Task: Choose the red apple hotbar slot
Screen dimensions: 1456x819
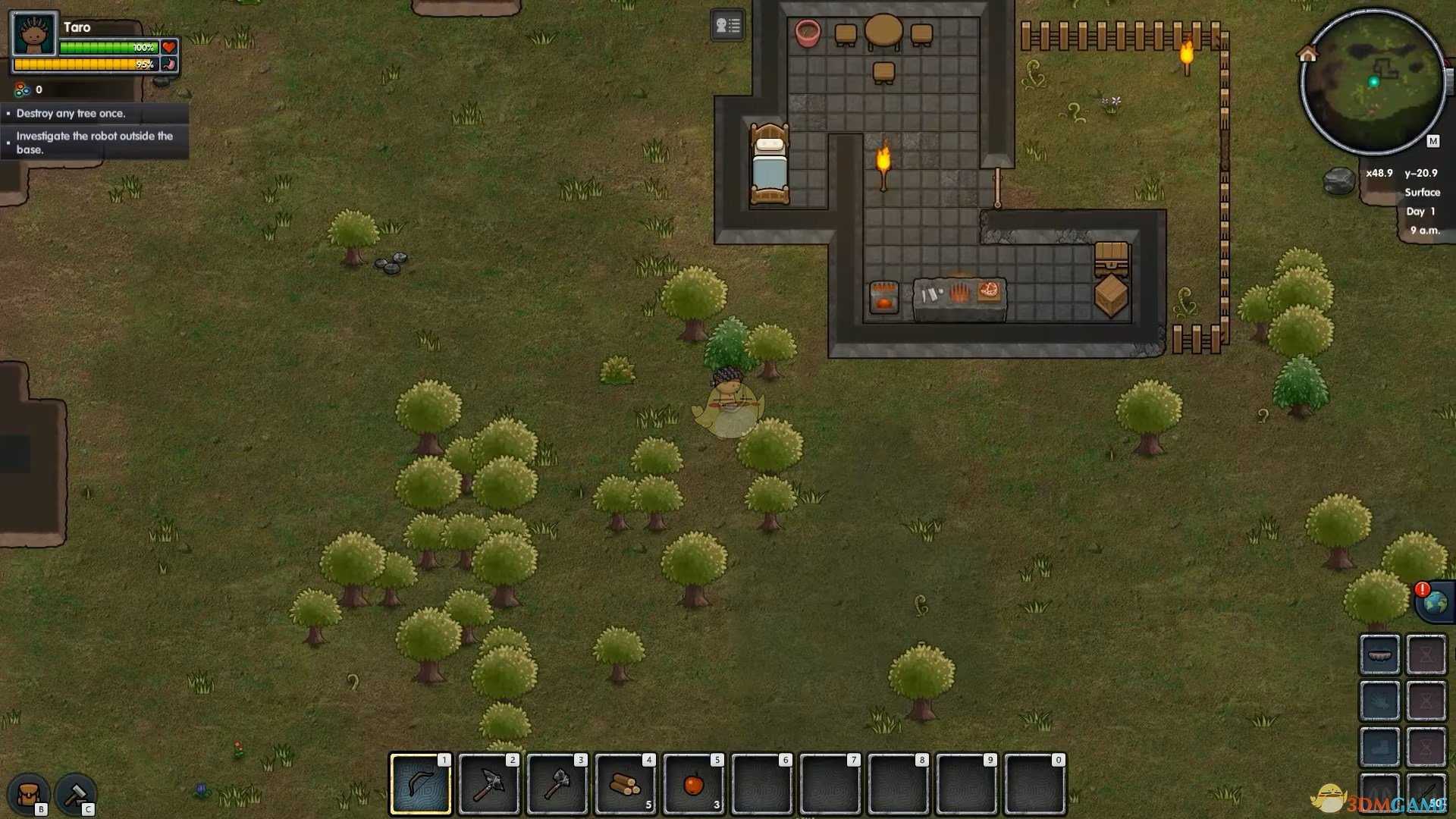Action: point(693,783)
